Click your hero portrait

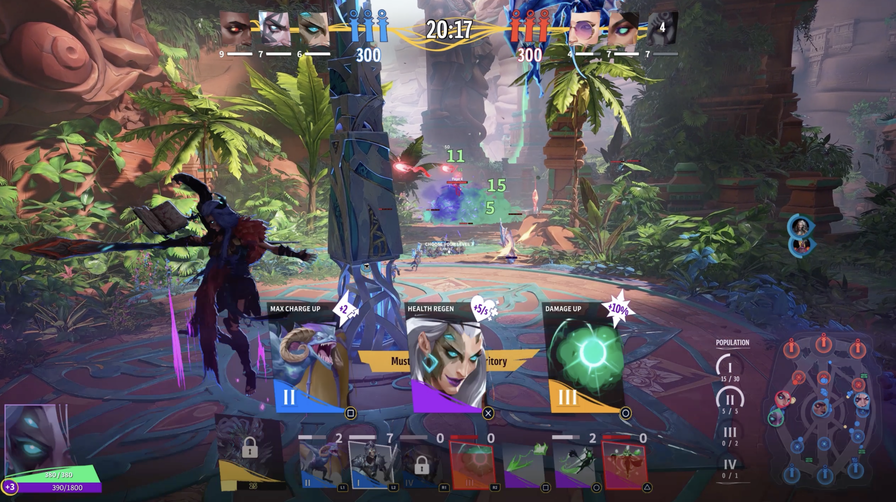37,435
